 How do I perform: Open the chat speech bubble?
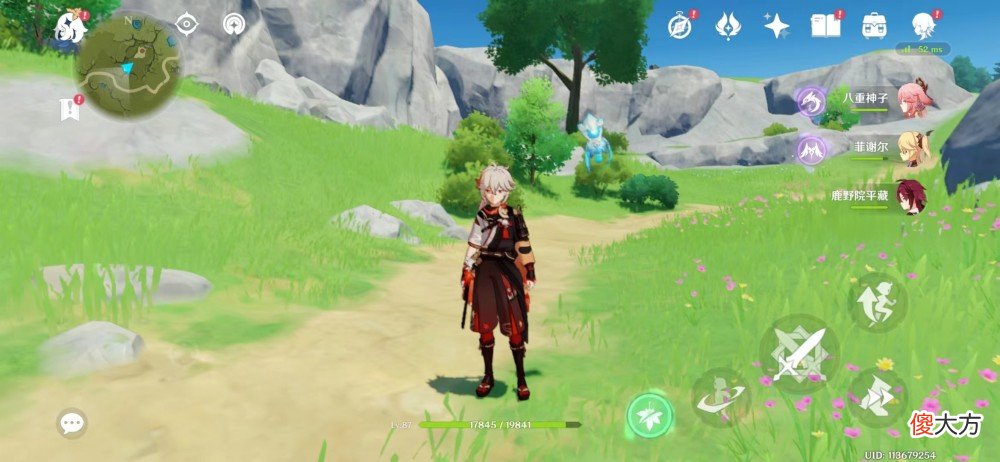[x=71, y=423]
